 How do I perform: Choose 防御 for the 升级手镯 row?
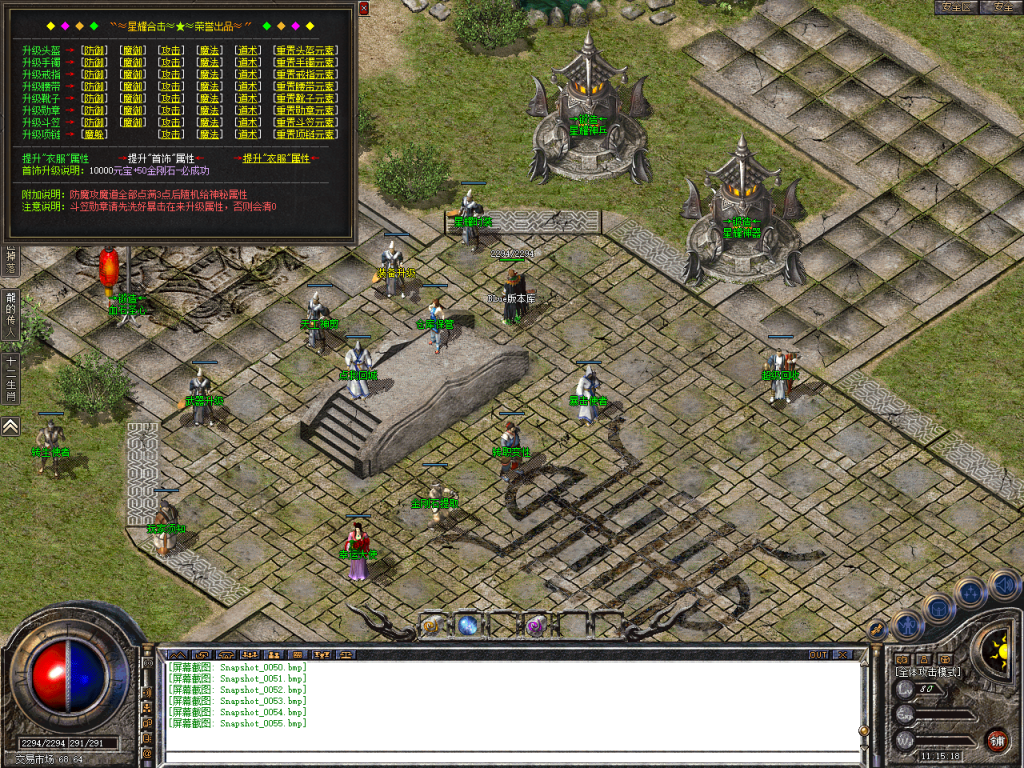pyautogui.click(x=94, y=62)
